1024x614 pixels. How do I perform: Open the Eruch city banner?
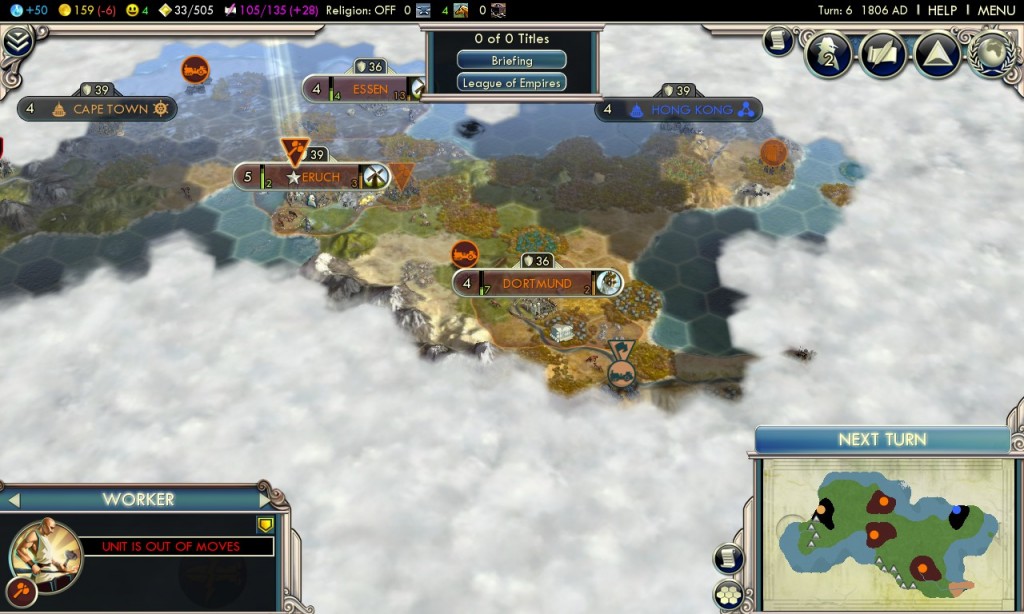pos(320,177)
